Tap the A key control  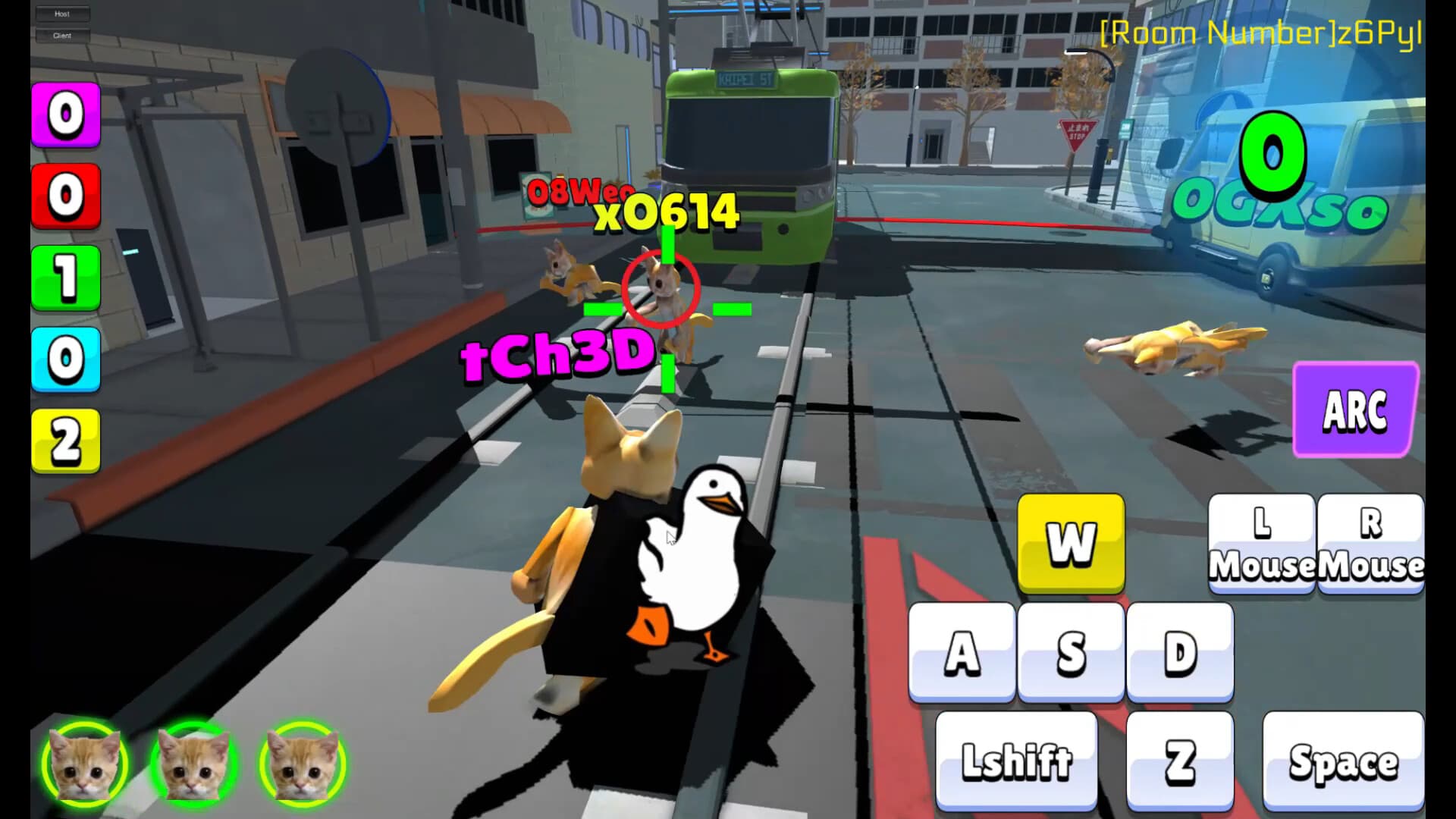(x=962, y=652)
